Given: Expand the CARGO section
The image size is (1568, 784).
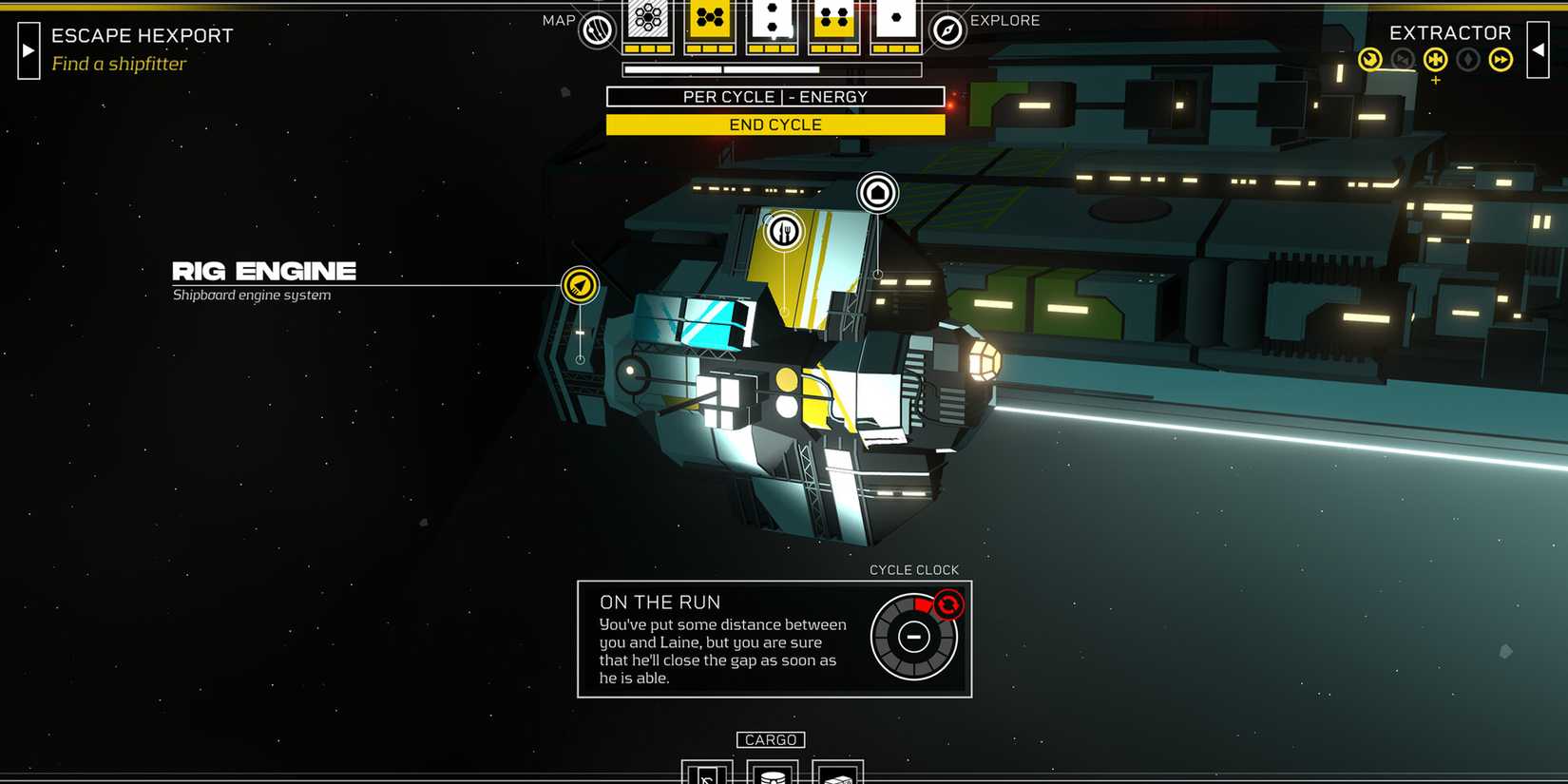Looking at the screenshot, I should pyautogui.click(x=771, y=739).
